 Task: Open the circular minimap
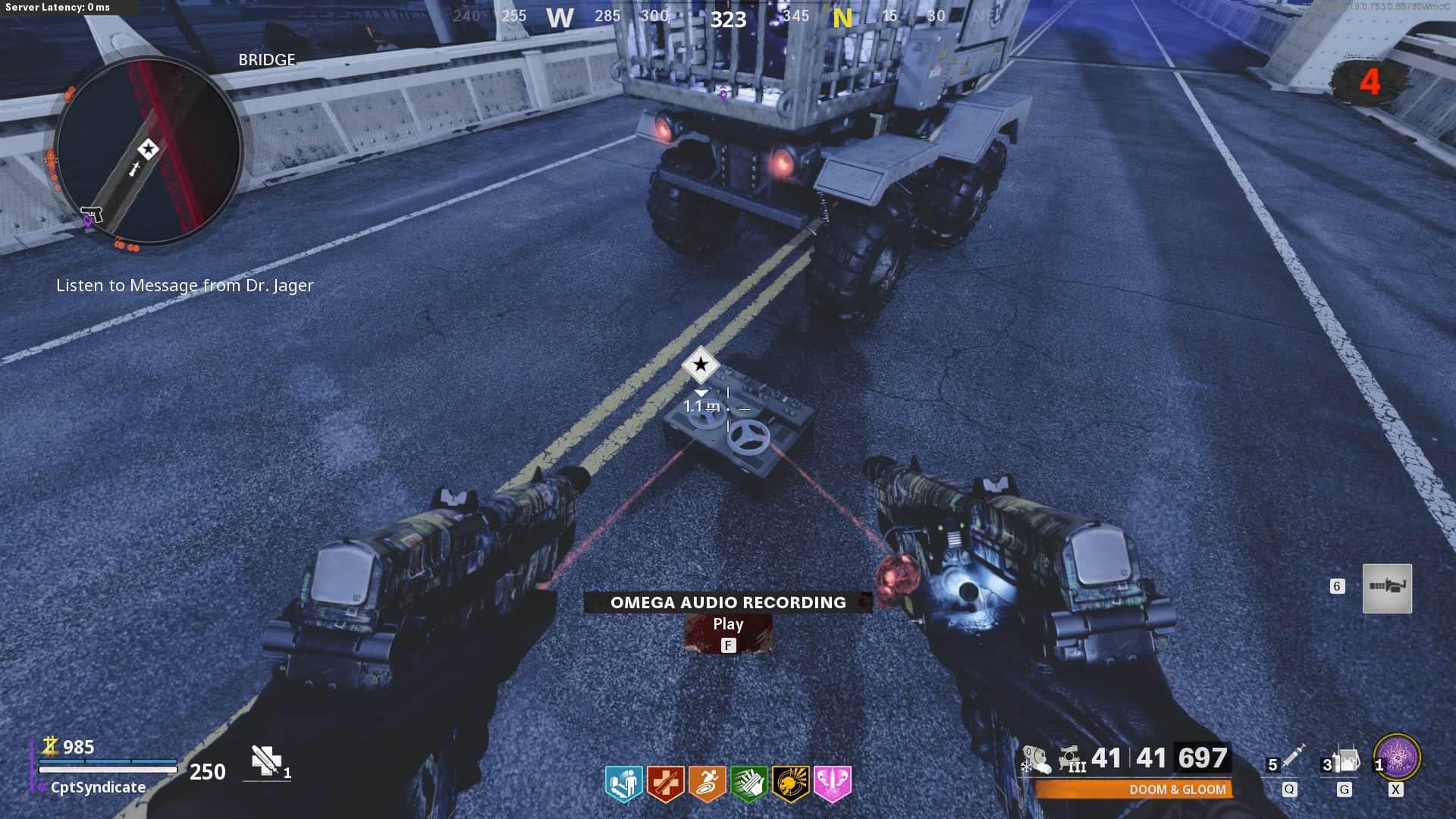149,150
